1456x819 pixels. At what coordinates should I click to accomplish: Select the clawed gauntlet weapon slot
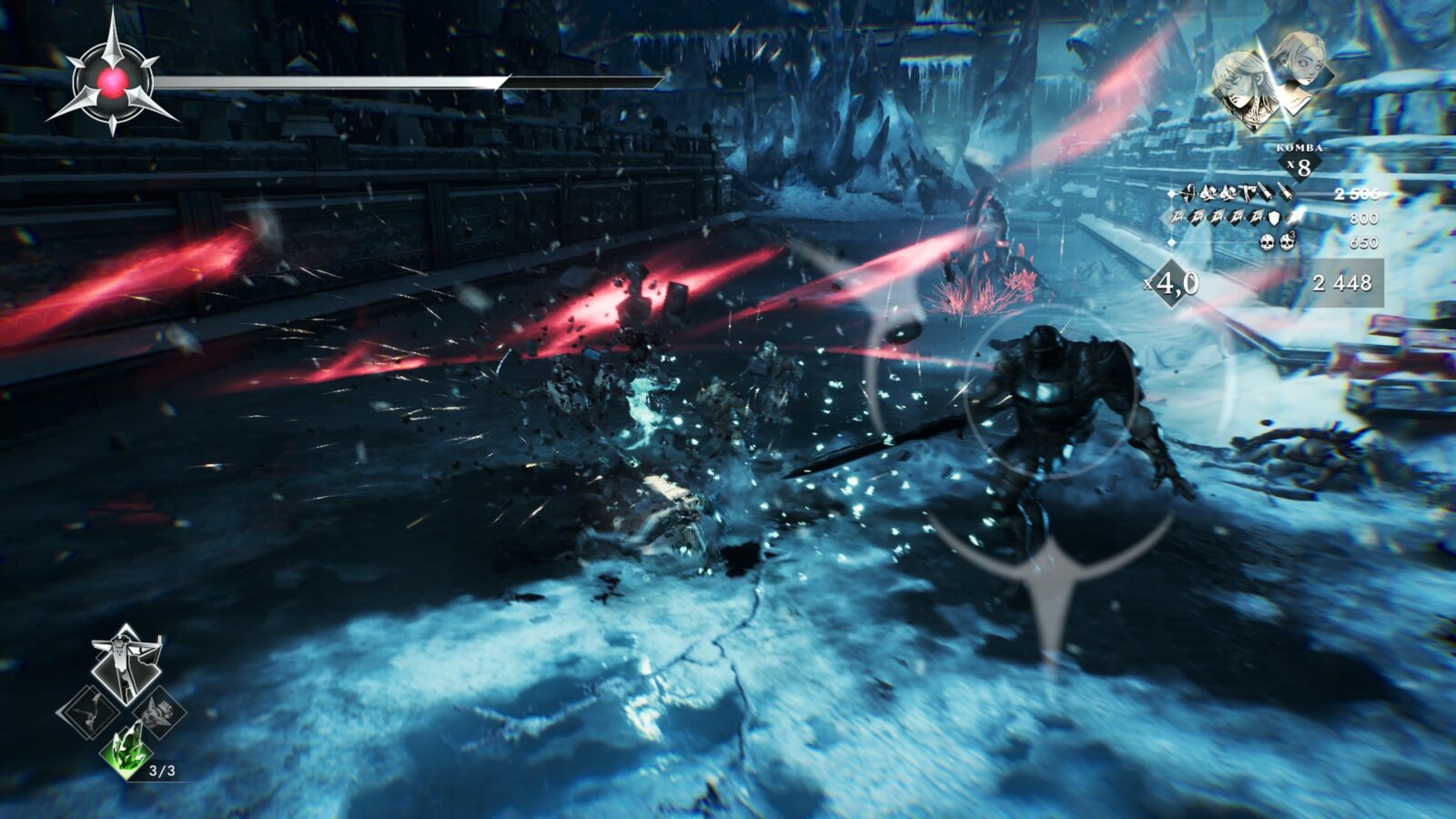click(161, 712)
